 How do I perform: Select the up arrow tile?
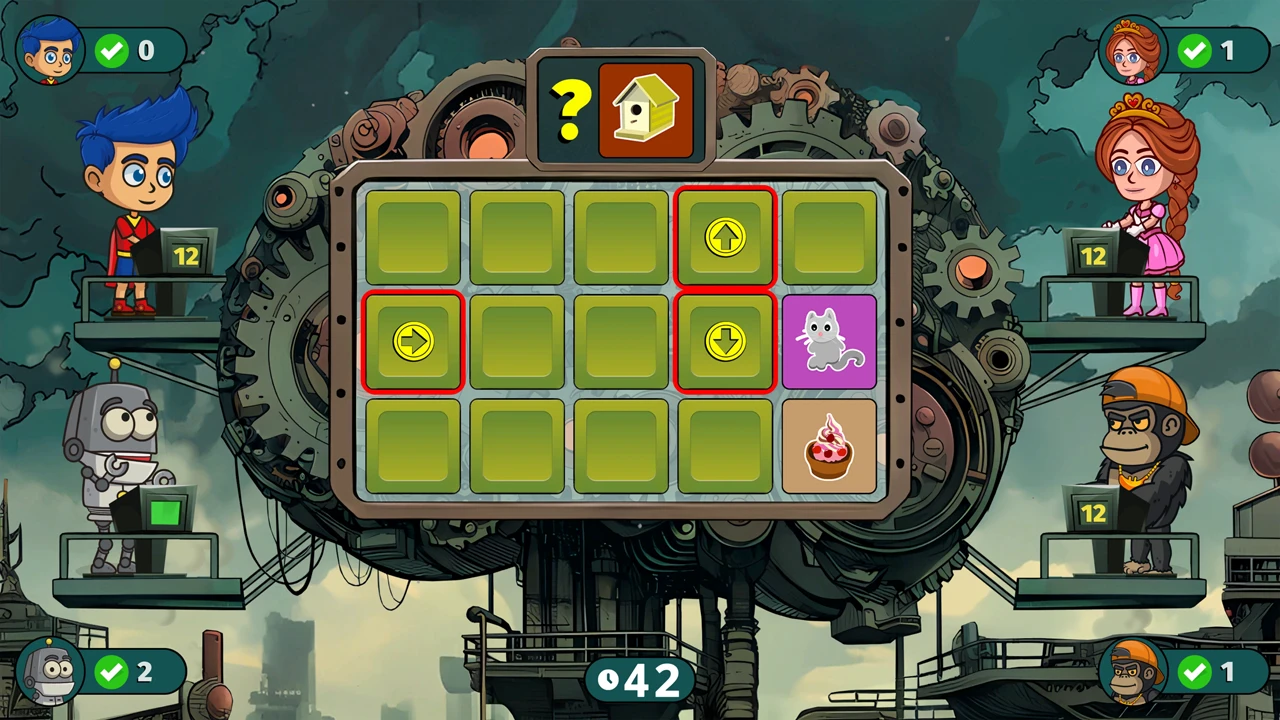725,238
